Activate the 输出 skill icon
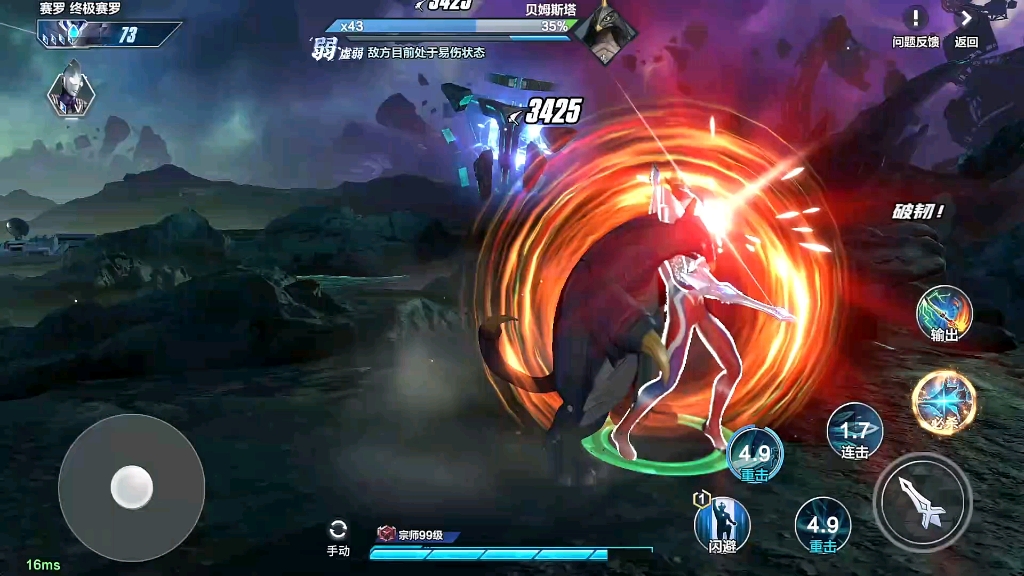1024x576 pixels. pyautogui.click(x=944, y=313)
